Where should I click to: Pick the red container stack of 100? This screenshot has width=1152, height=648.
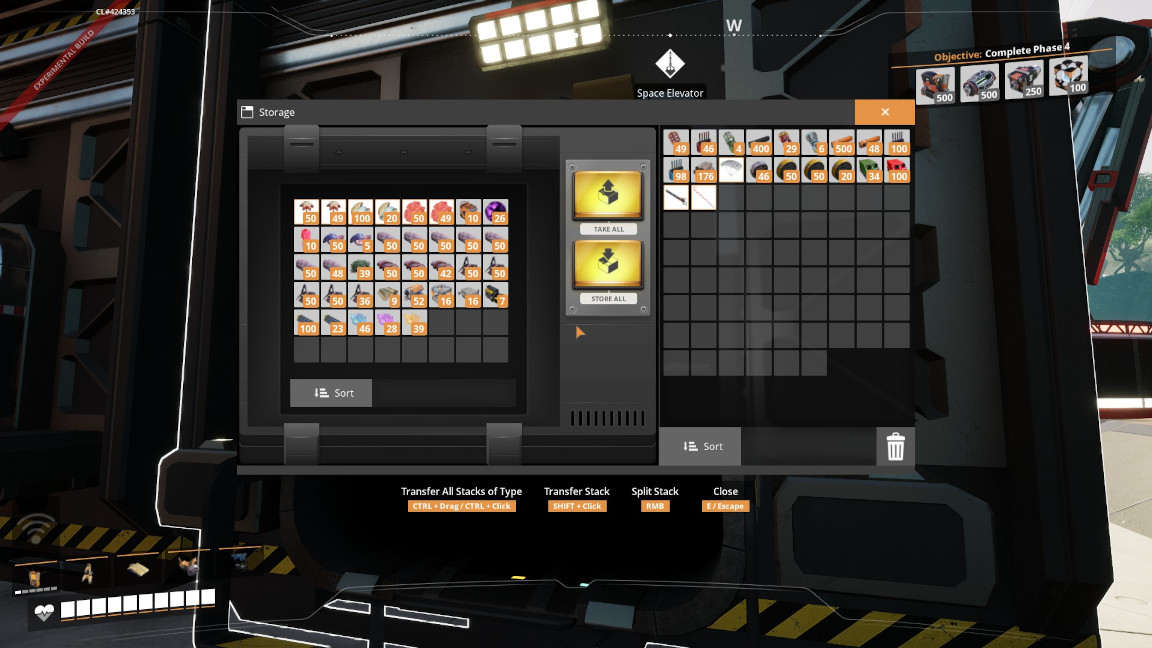tap(897, 170)
